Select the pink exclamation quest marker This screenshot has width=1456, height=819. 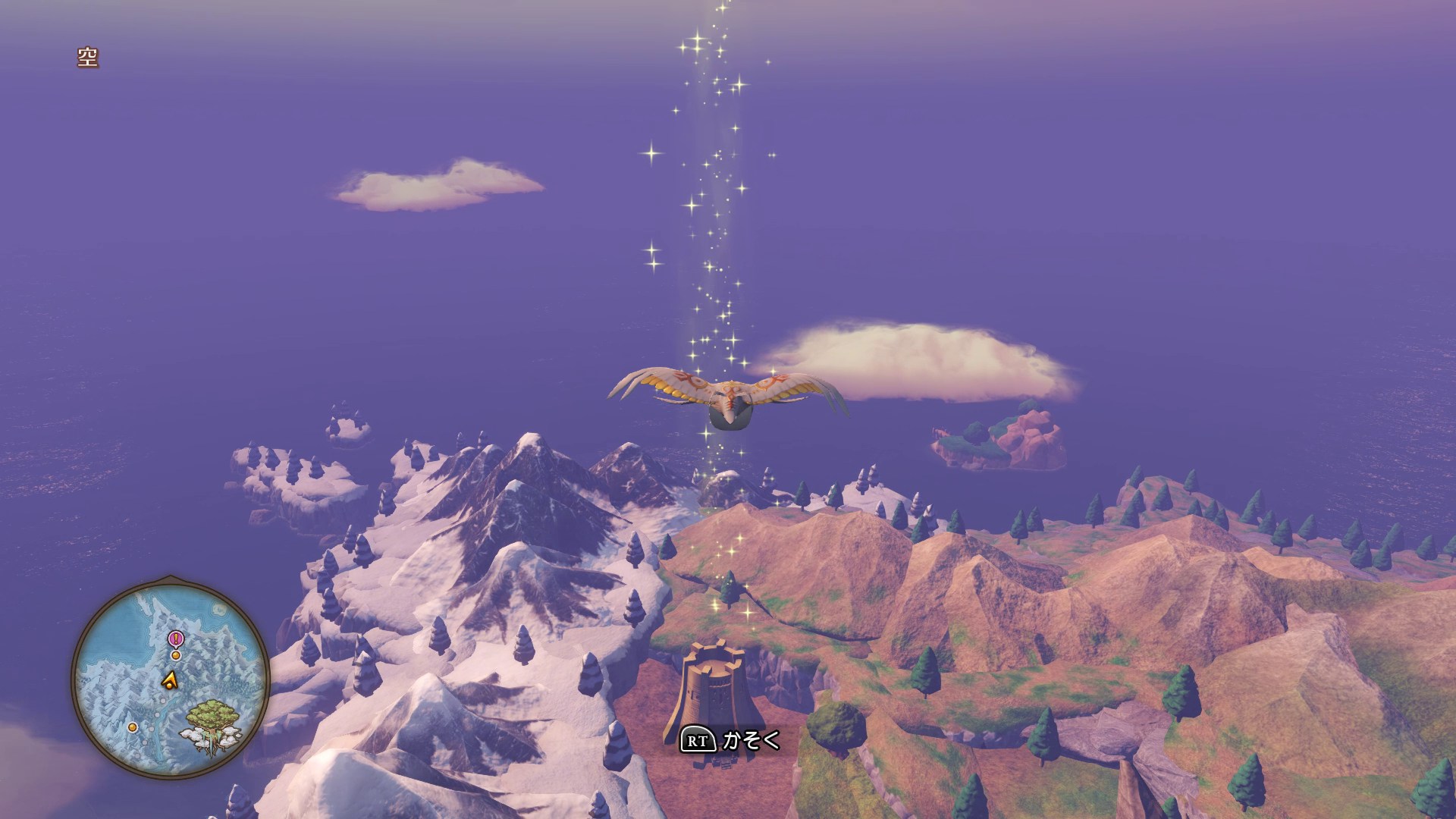tap(176, 639)
